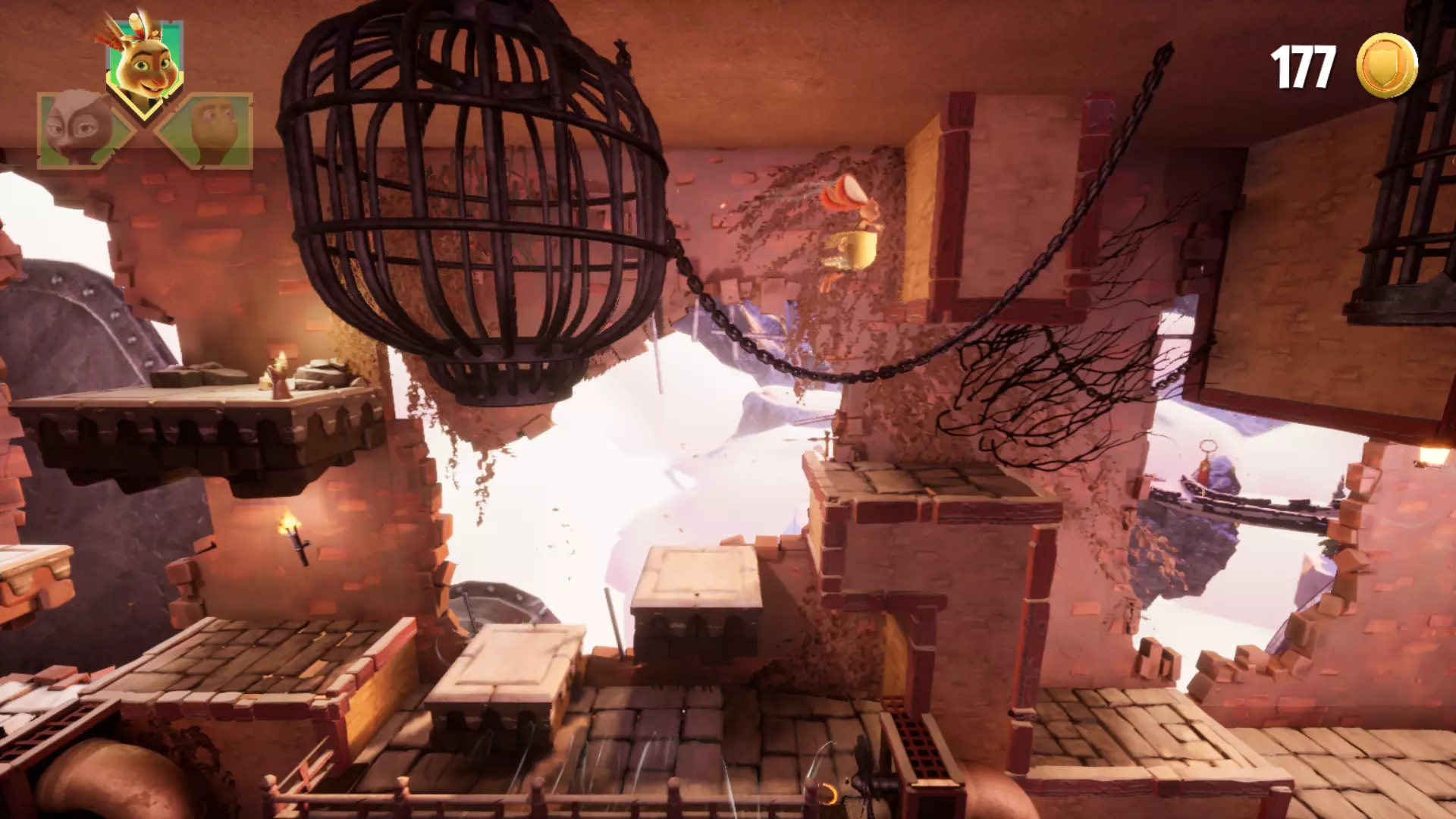
Task: Click the gold shield coin icon
Action: pos(1386,66)
